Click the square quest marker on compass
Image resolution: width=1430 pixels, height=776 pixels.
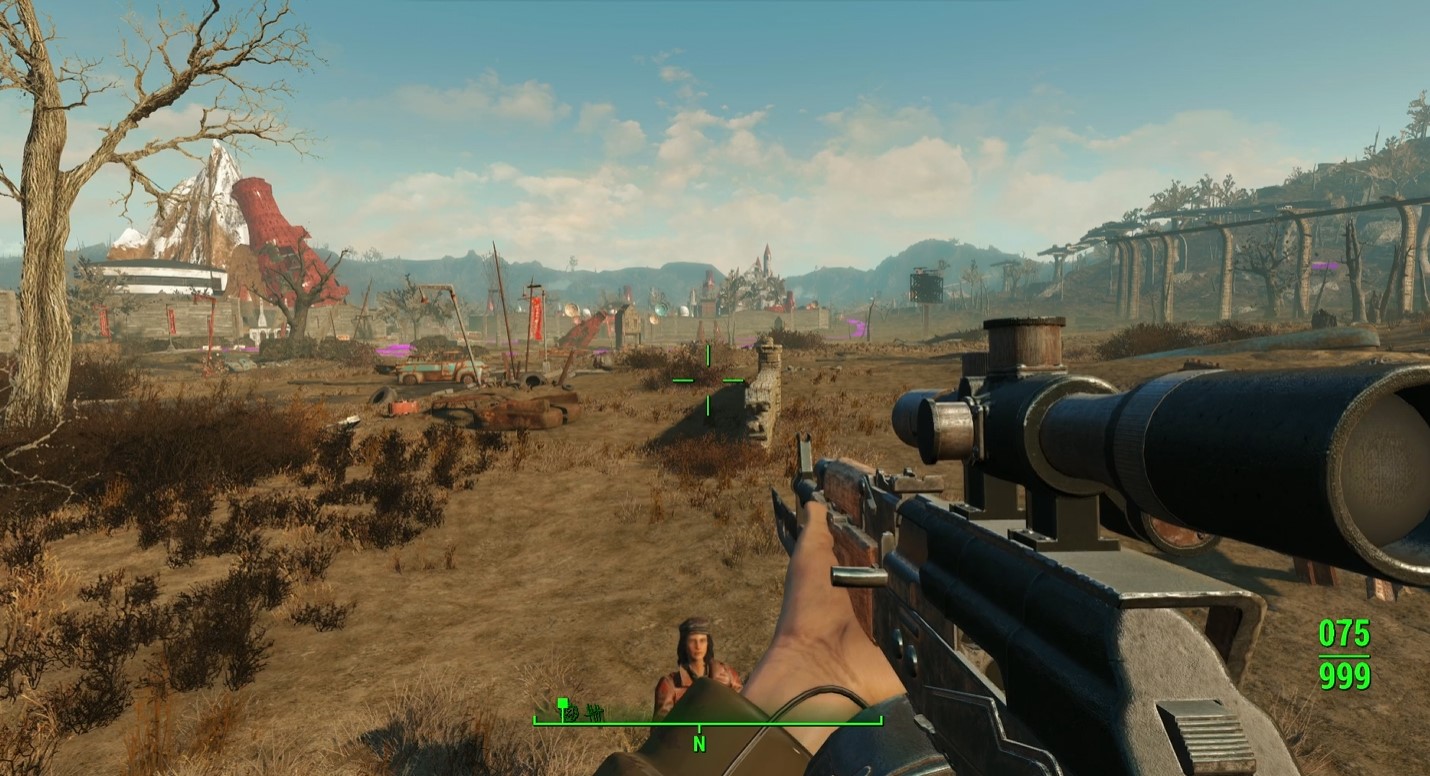click(x=563, y=703)
